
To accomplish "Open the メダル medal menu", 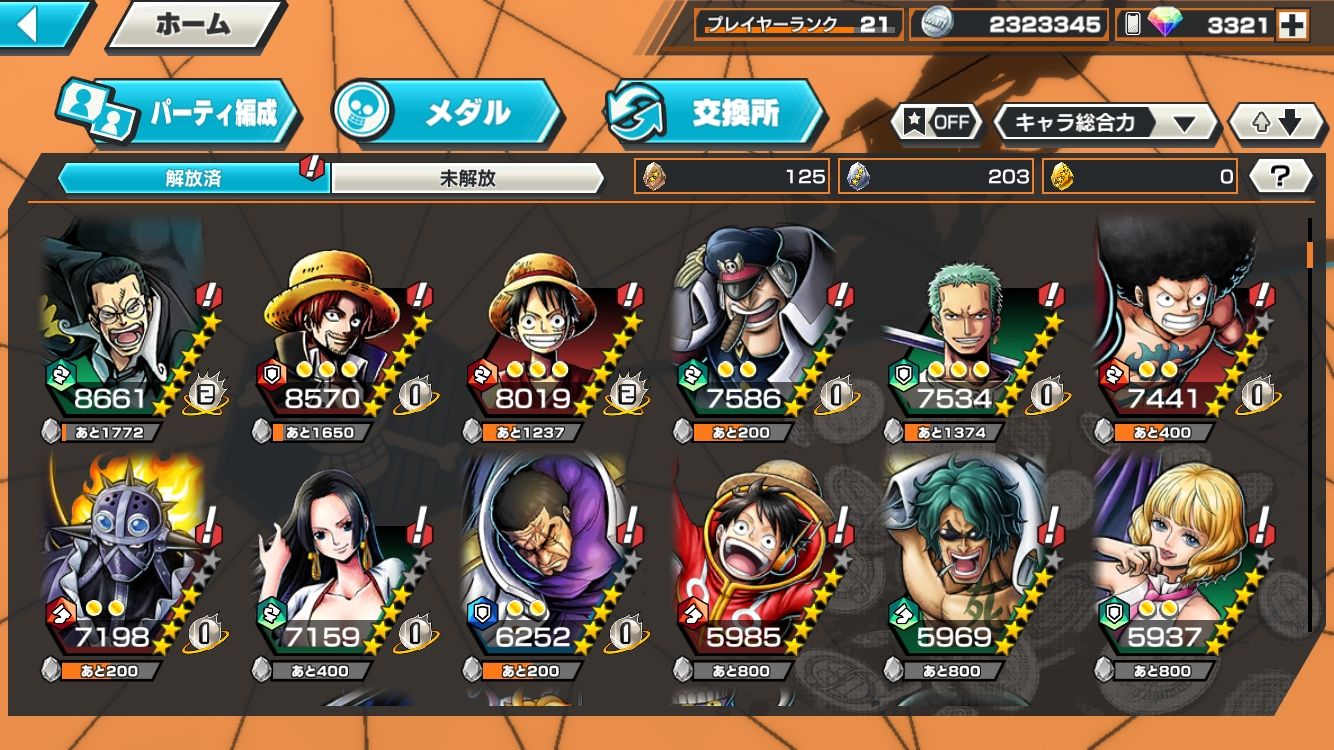I will (x=447, y=112).
